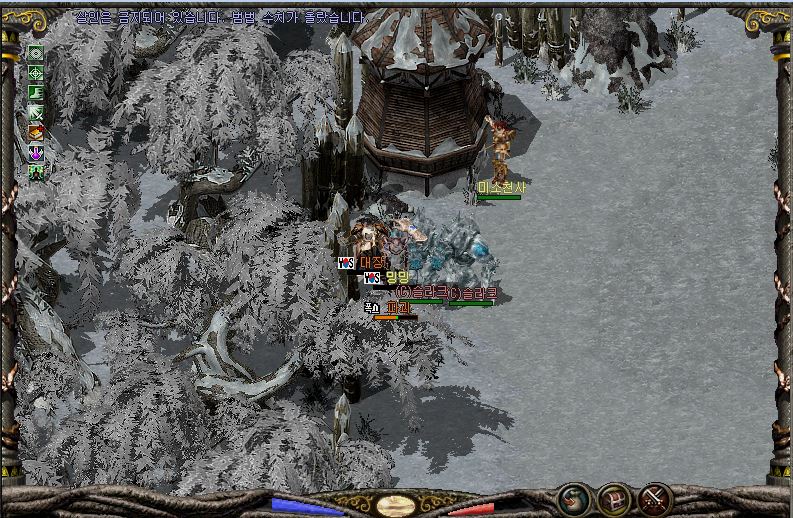Click the crossed swords button

(655, 497)
